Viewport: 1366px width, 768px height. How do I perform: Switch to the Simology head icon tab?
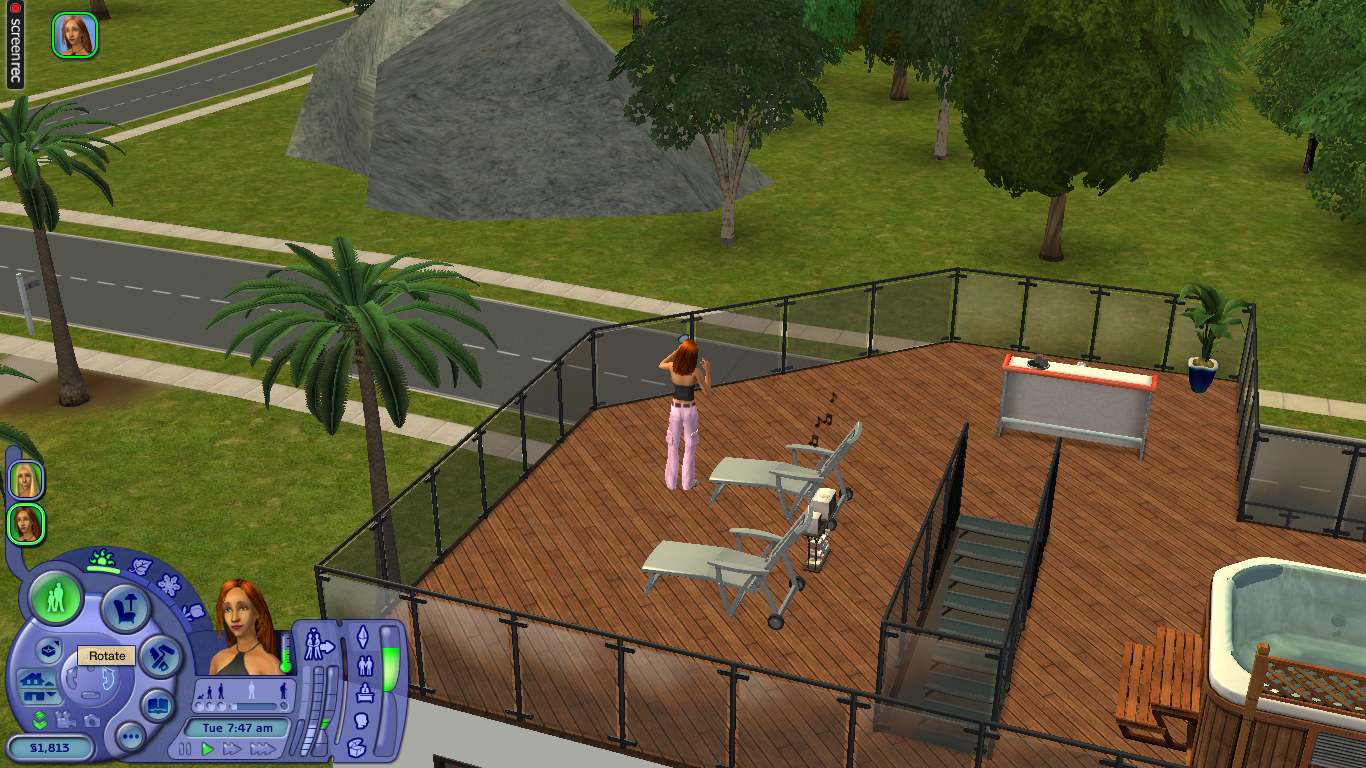click(363, 718)
